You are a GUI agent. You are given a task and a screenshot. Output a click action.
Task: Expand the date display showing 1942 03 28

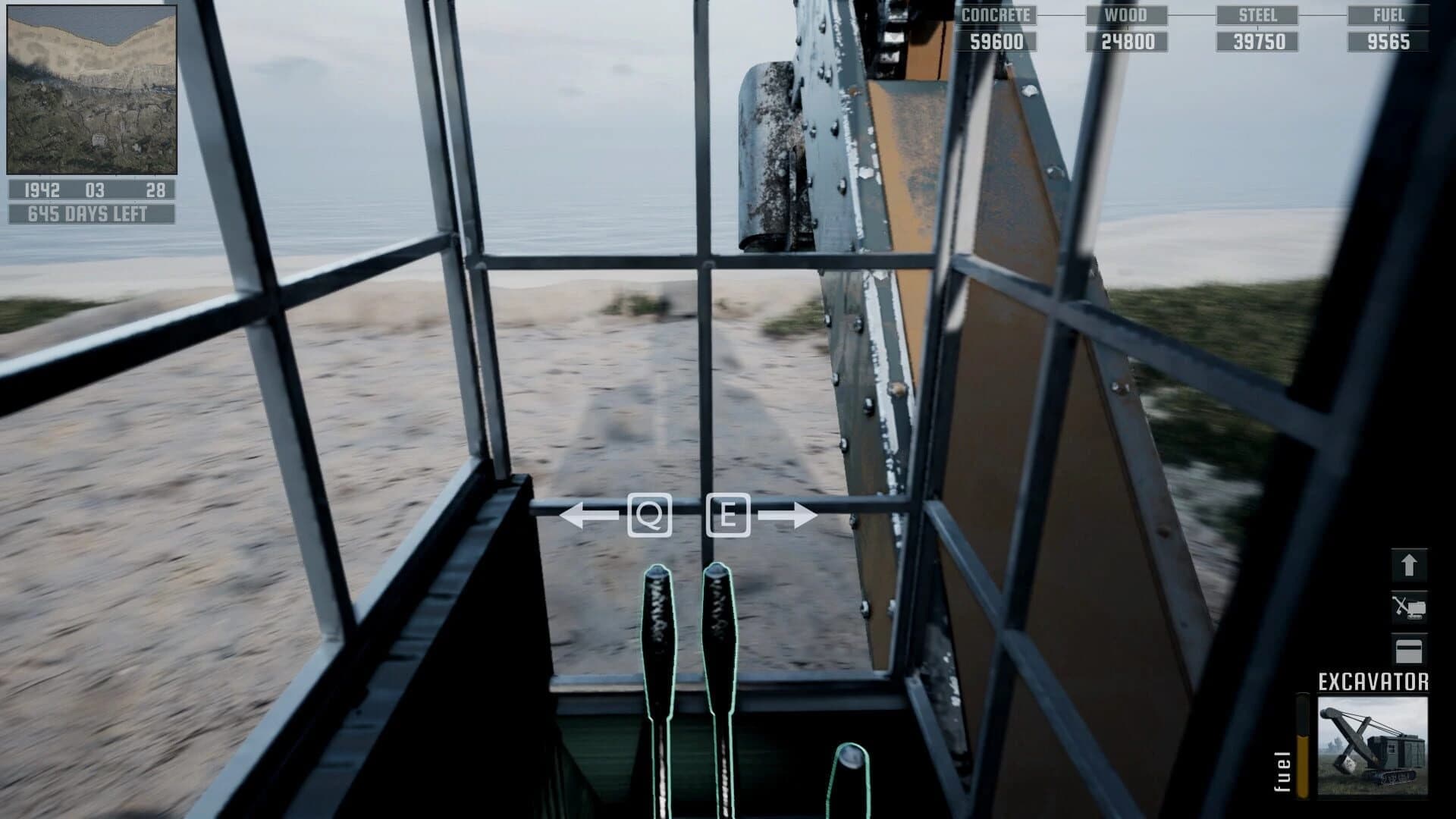pos(93,192)
